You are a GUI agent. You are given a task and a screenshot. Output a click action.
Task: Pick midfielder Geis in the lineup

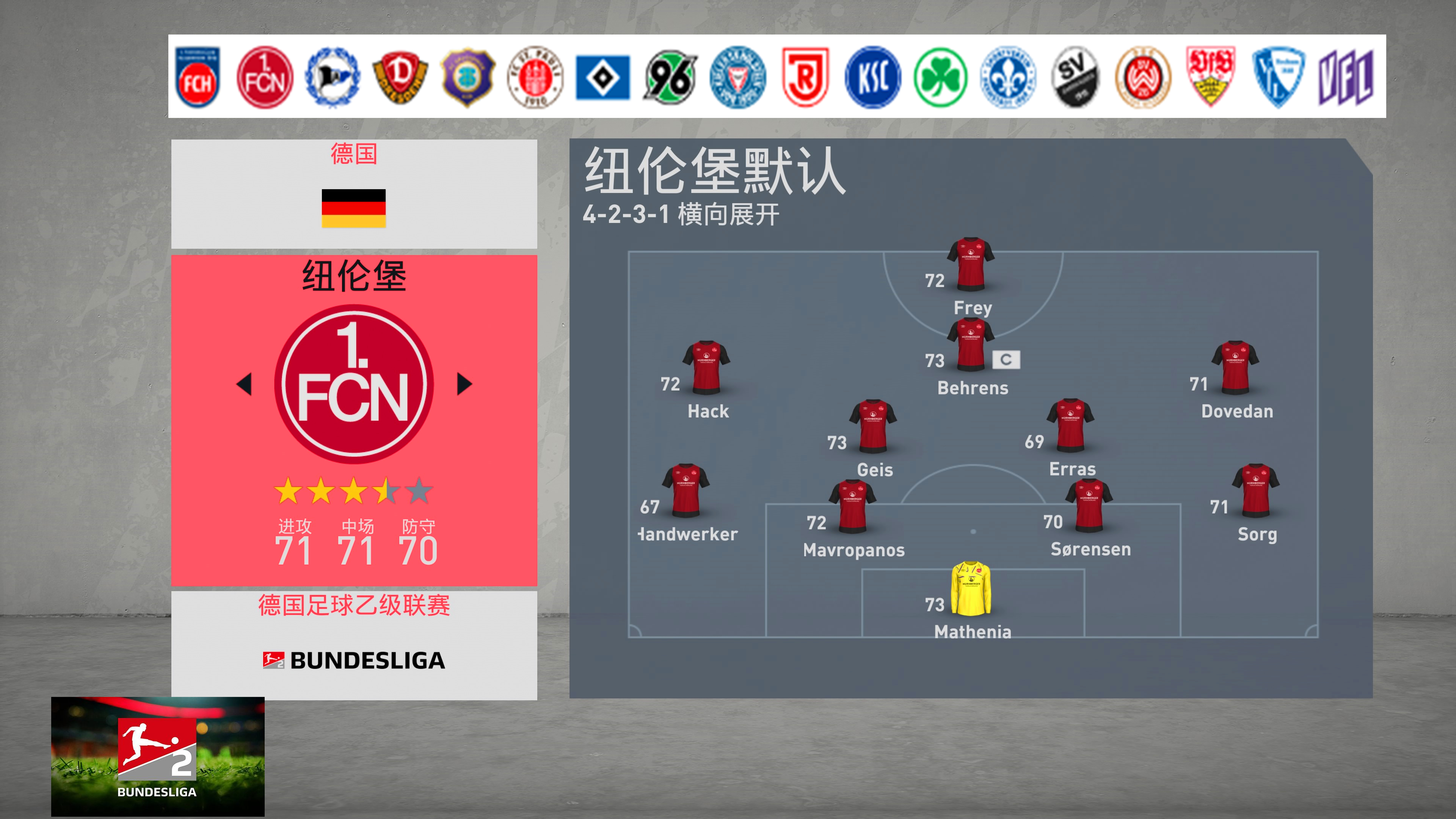point(873,427)
